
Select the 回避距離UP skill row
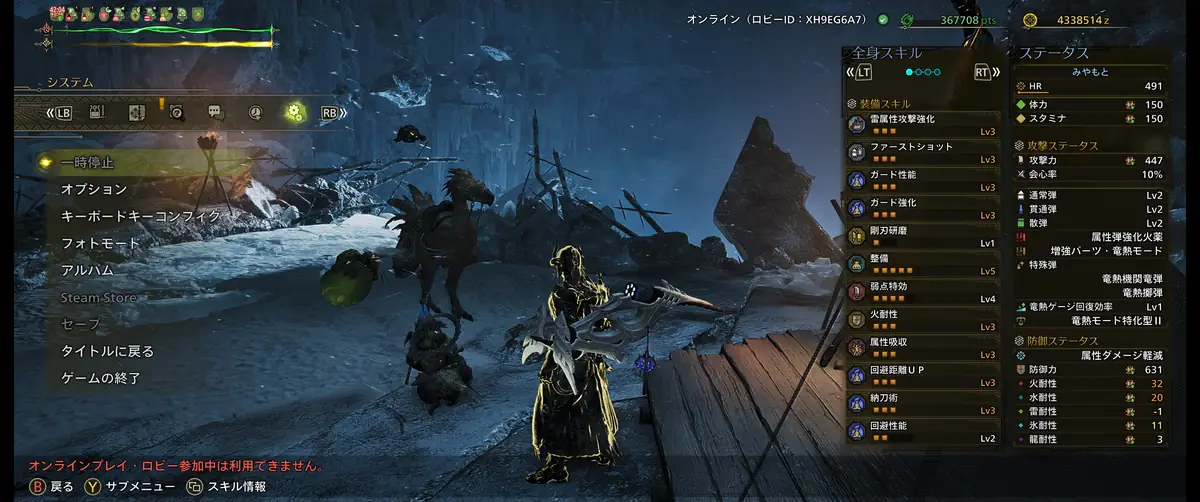(x=922, y=376)
